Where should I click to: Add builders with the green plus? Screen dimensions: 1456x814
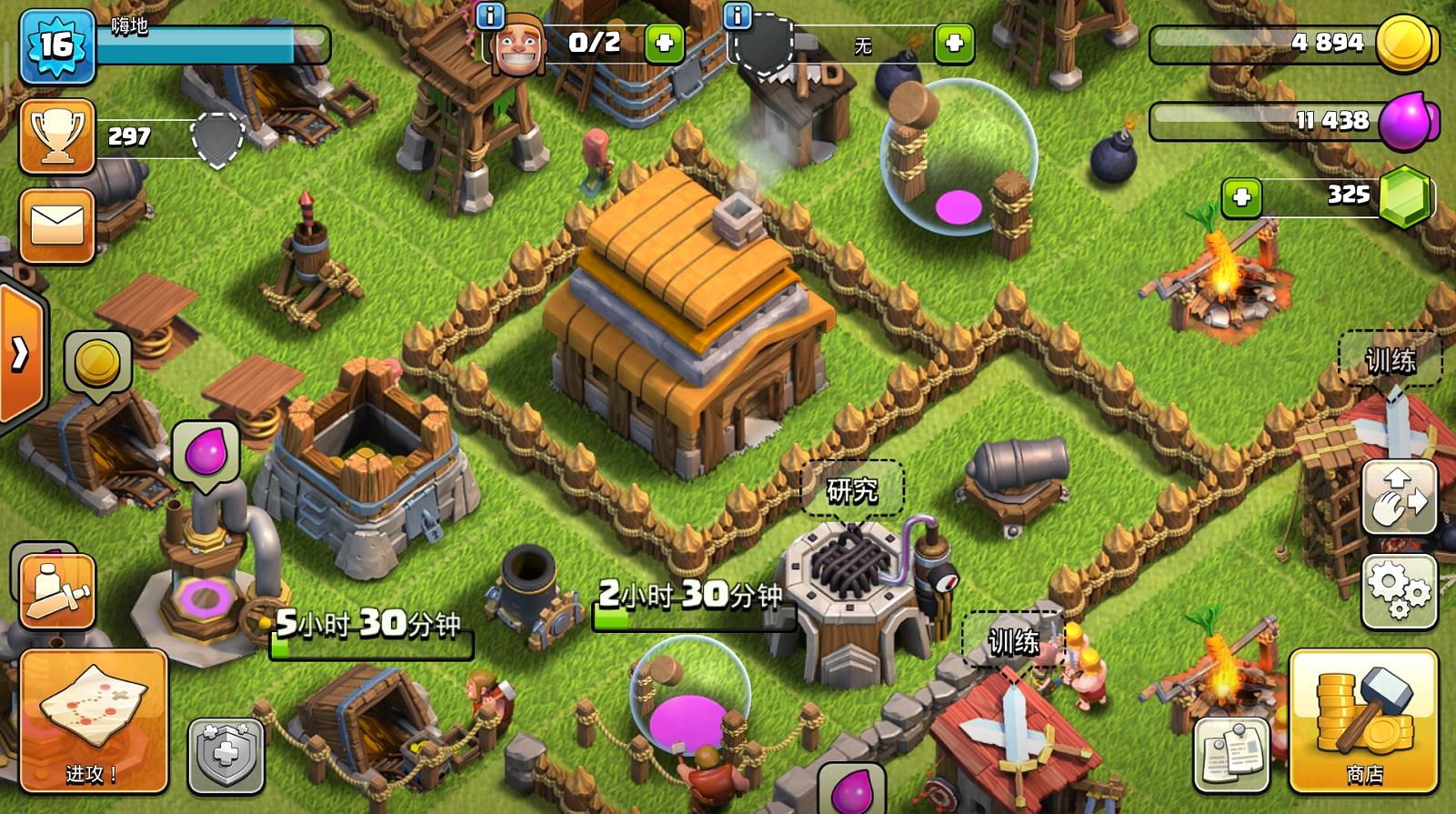pyautogui.click(x=664, y=43)
